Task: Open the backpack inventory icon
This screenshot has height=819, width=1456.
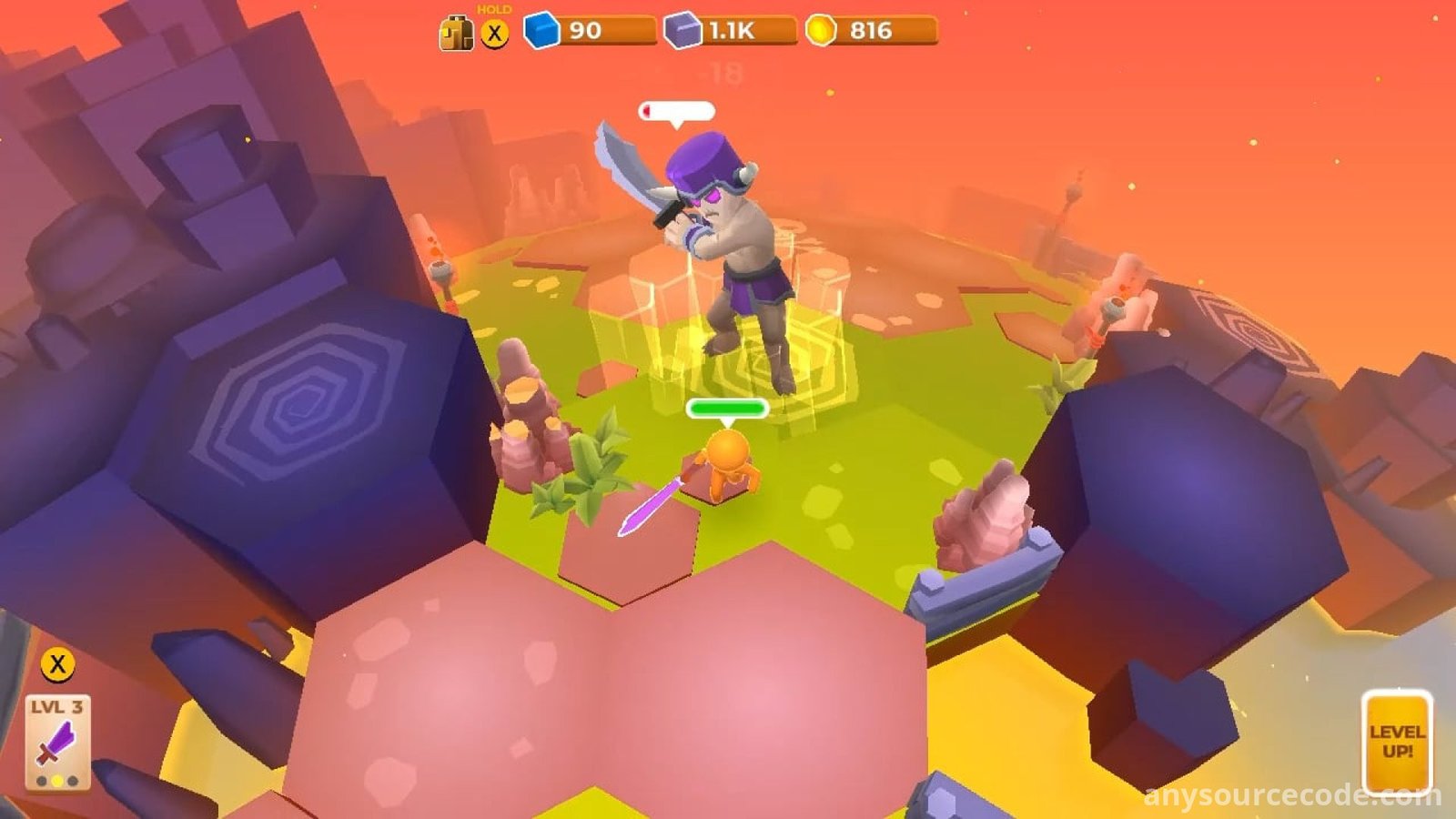Action: 456,34
